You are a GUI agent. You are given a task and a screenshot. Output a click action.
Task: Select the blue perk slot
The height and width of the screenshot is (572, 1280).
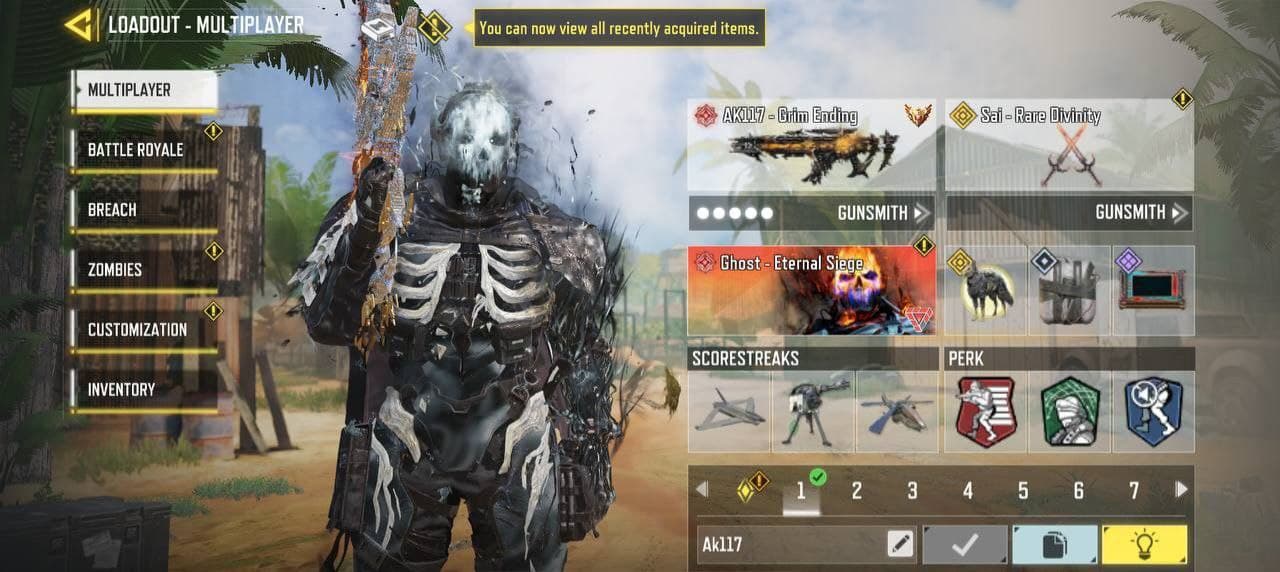pos(1153,412)
